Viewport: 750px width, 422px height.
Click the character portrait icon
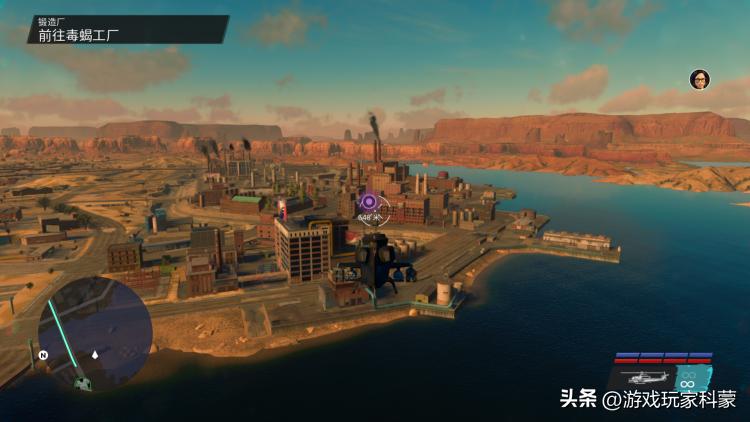[x=700, y=79]
